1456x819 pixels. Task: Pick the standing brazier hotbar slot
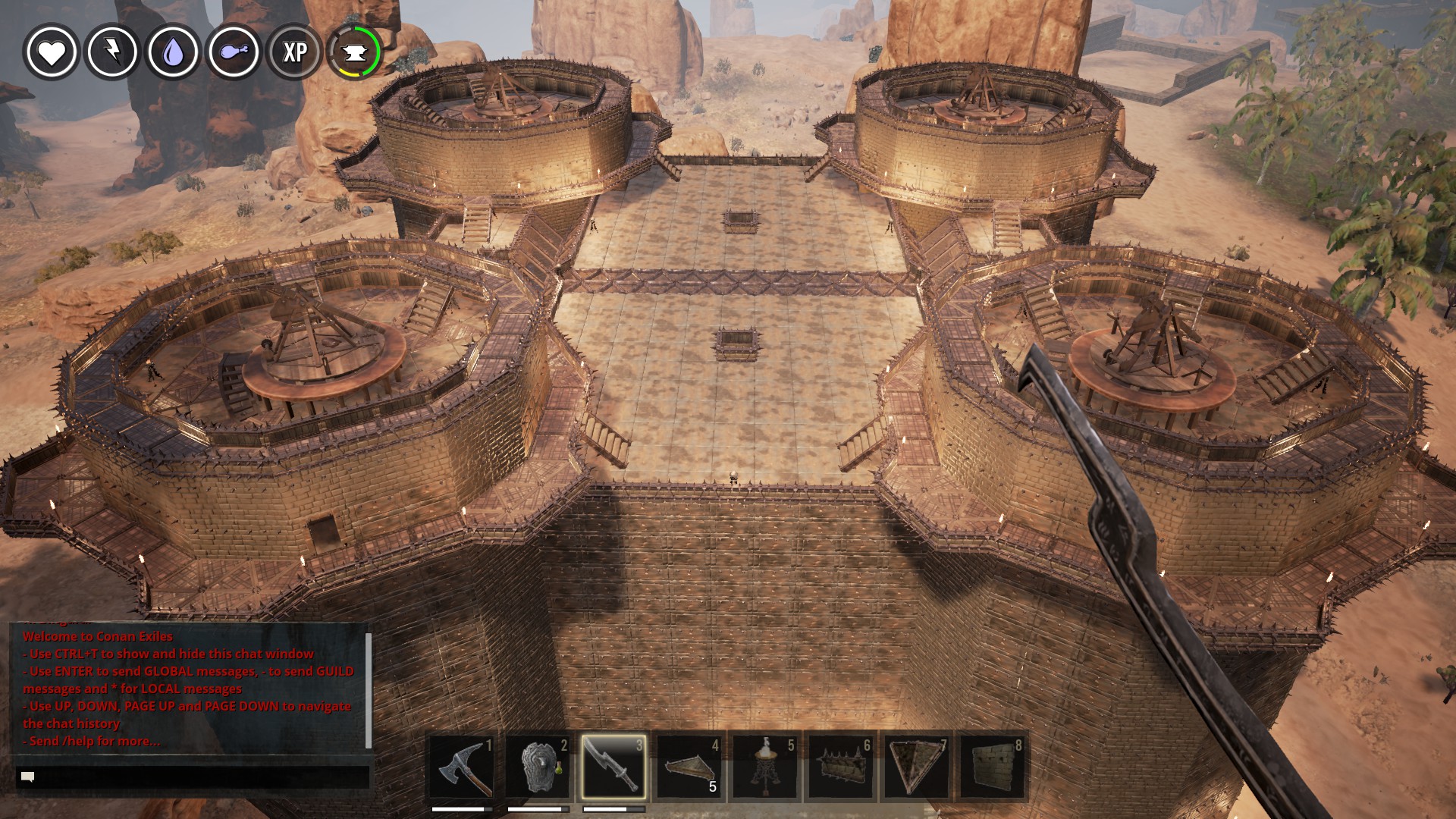(x=765, y=767)
